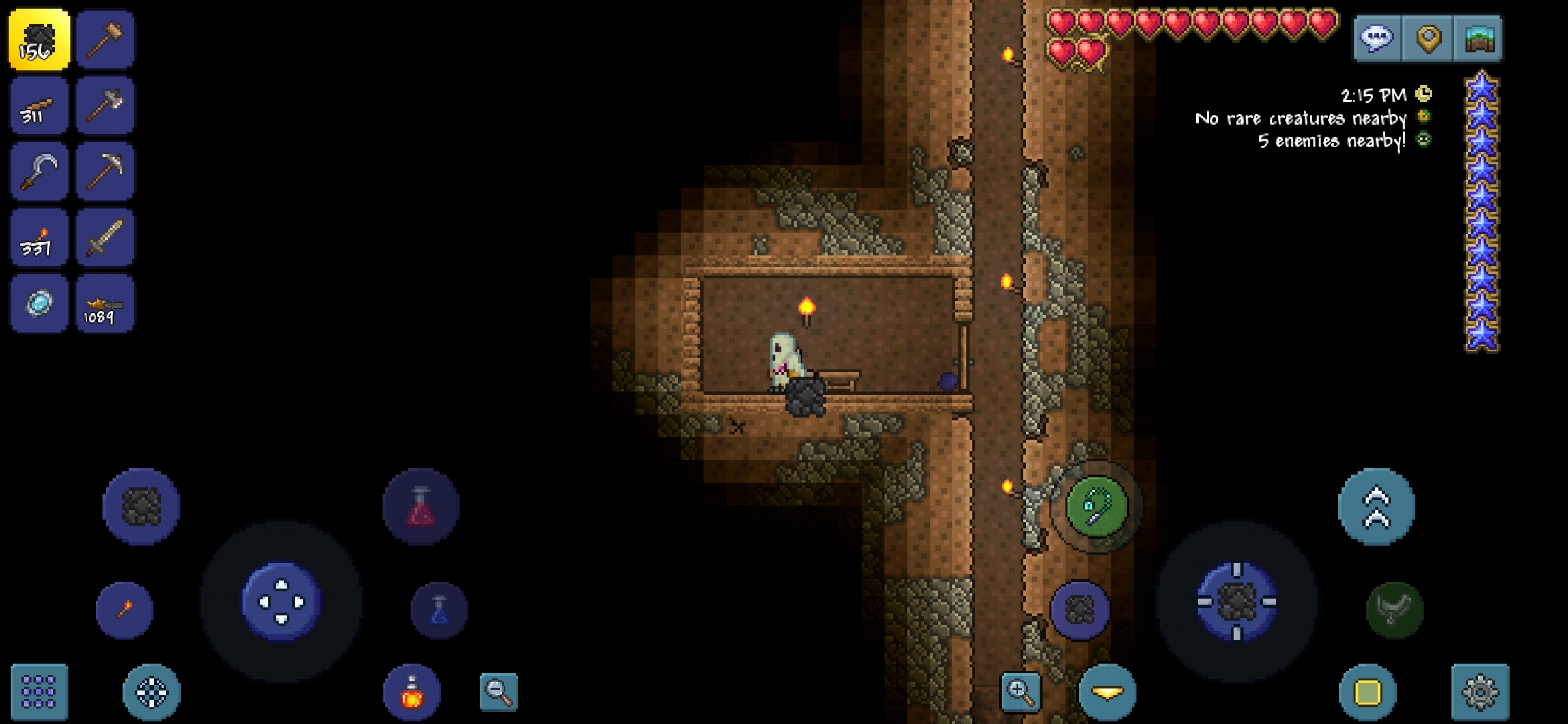Viewport: 1568px width, 724px height.
Task: Select the sword hotbar slot
Action: pyautogui.click(x=105, y=237)
